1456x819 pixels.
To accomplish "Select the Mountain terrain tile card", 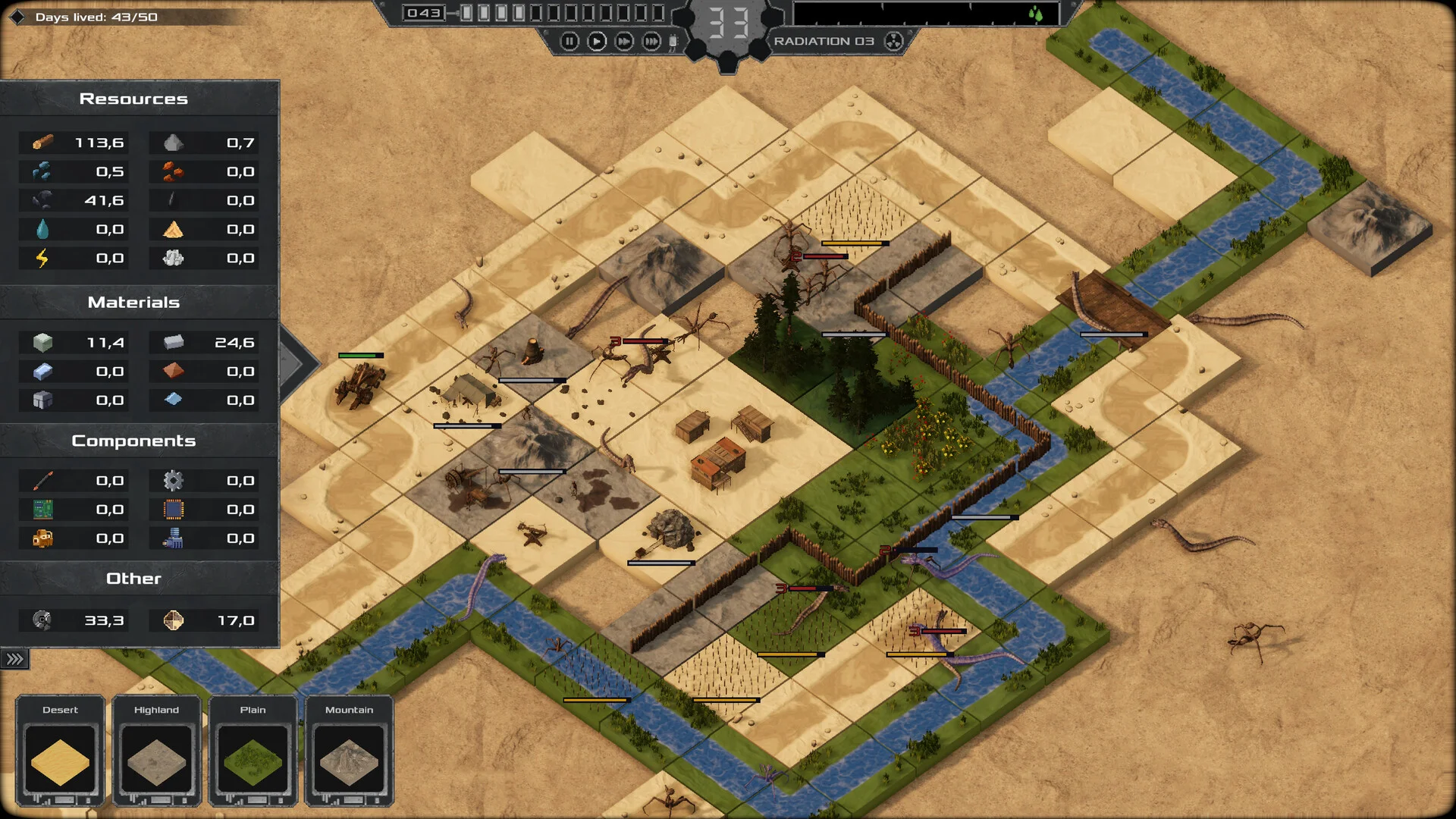I will click(350, 751).
